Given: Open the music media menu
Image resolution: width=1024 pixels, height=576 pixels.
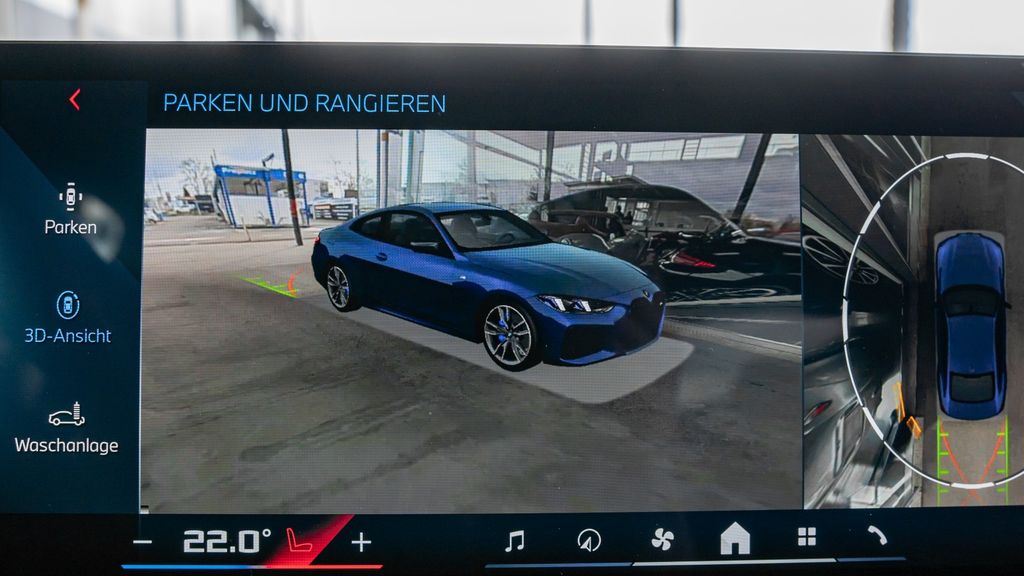Looking at the screenshot, I should [514, 541].
